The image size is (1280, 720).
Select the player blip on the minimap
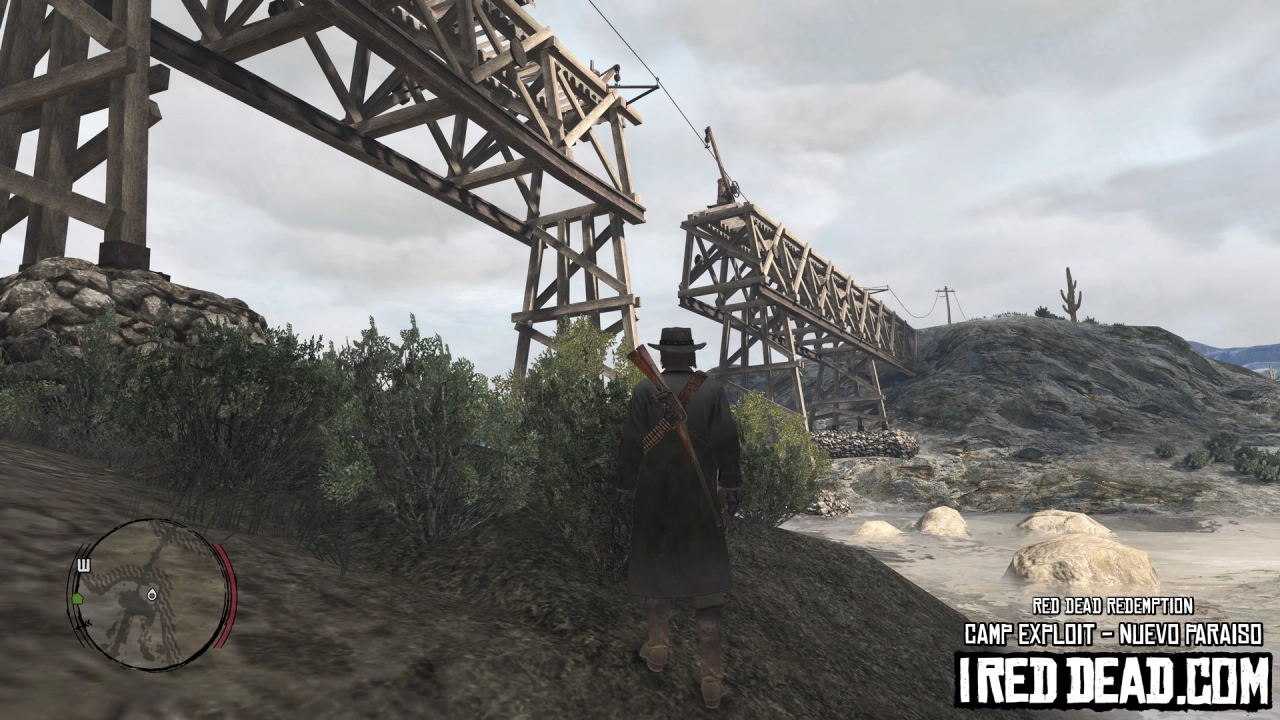pyautogui.click(x=152, y=594)
